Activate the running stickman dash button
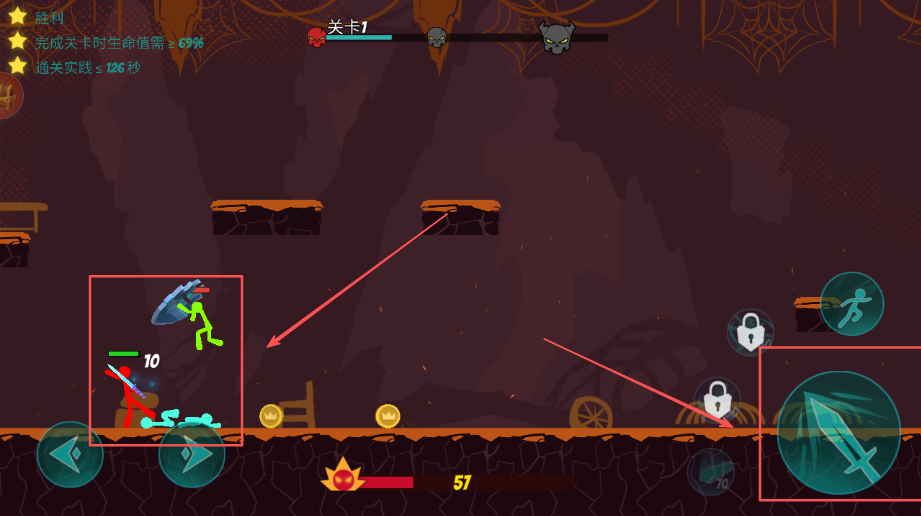This screenshot has width=921, height=516. (851, 304)
